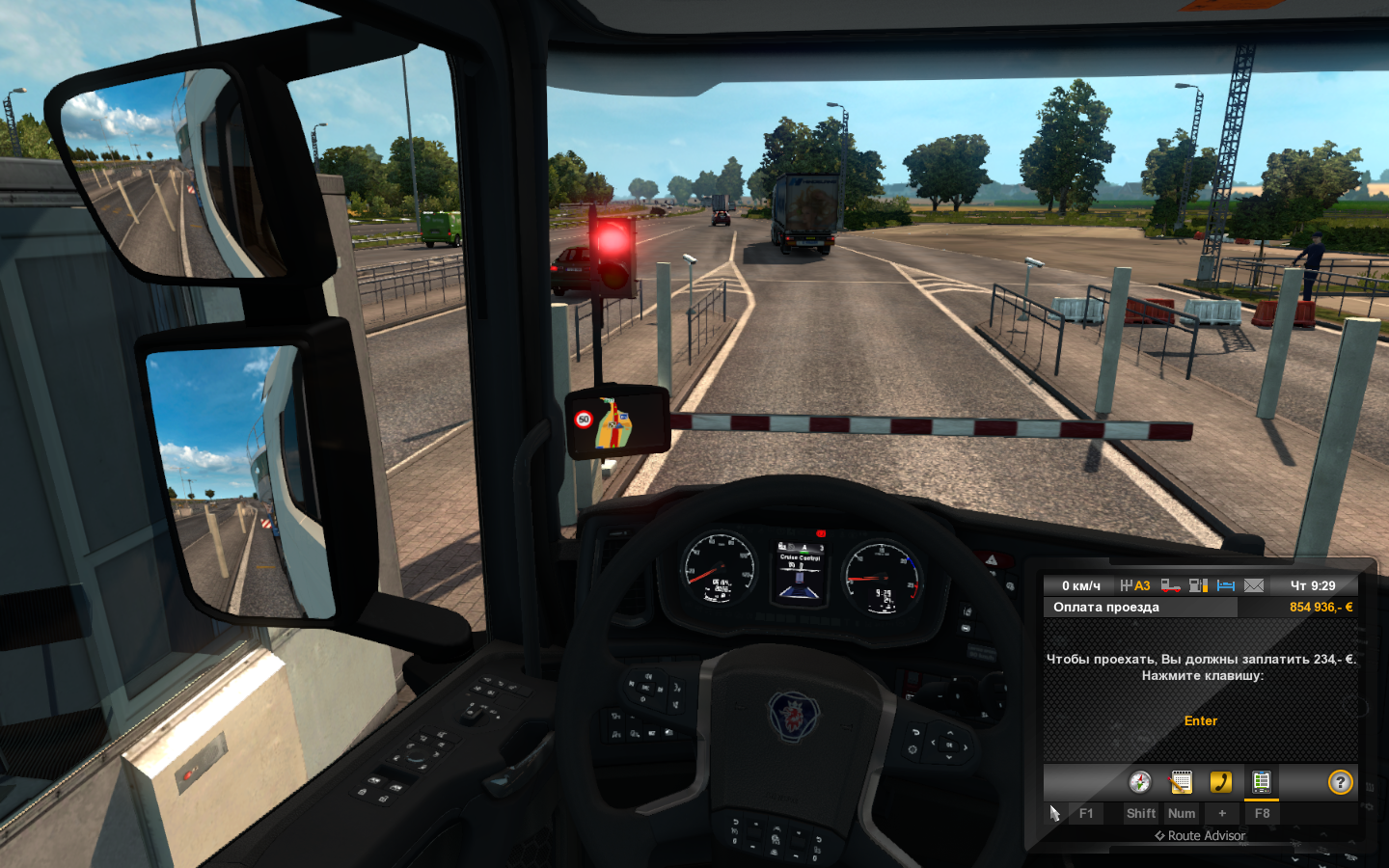Select the Route Advisor info list tab

pyautogui.click(x=1261, y=782)
